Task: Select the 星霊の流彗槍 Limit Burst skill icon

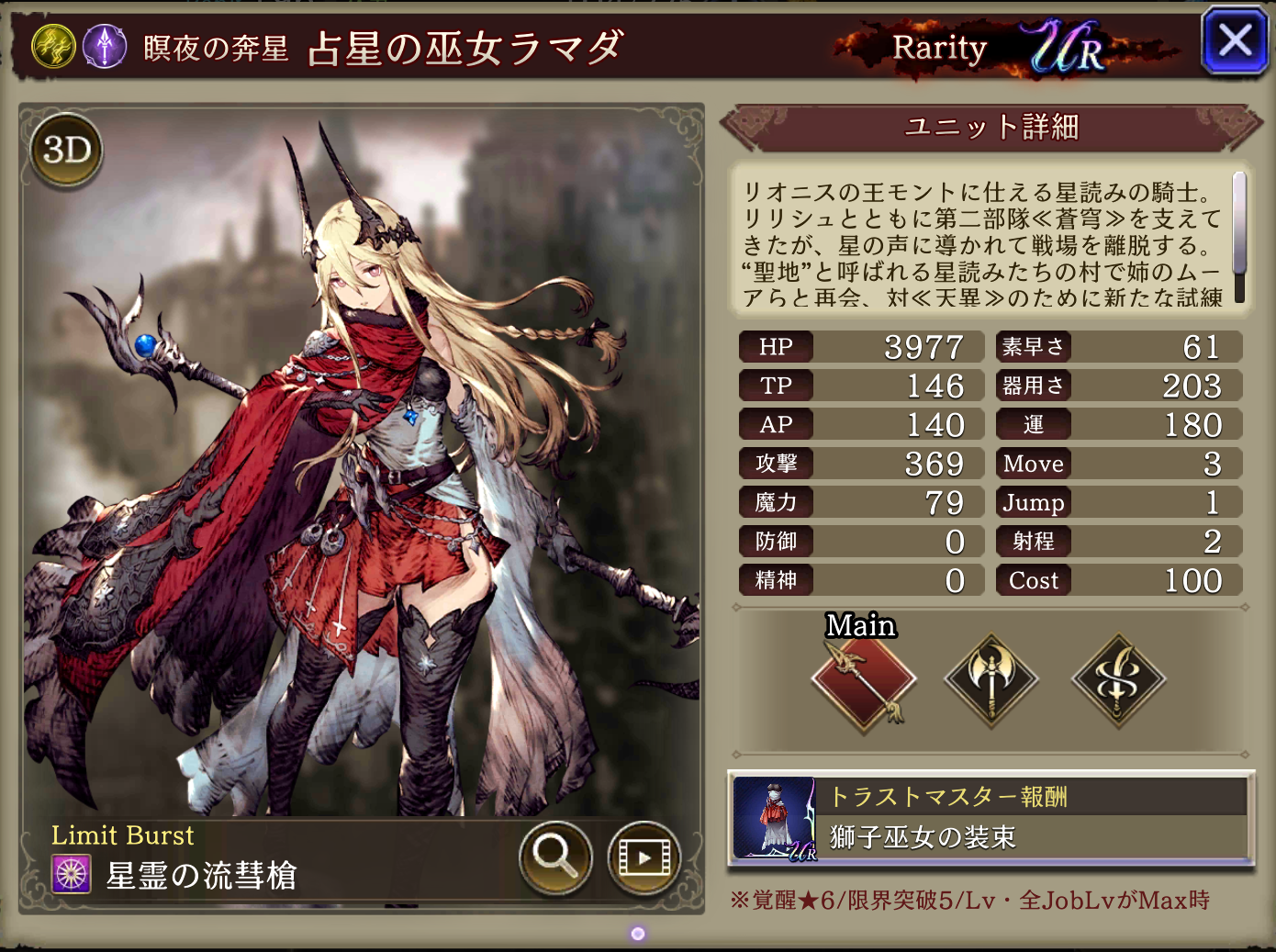Action: [x=72, y=874]
